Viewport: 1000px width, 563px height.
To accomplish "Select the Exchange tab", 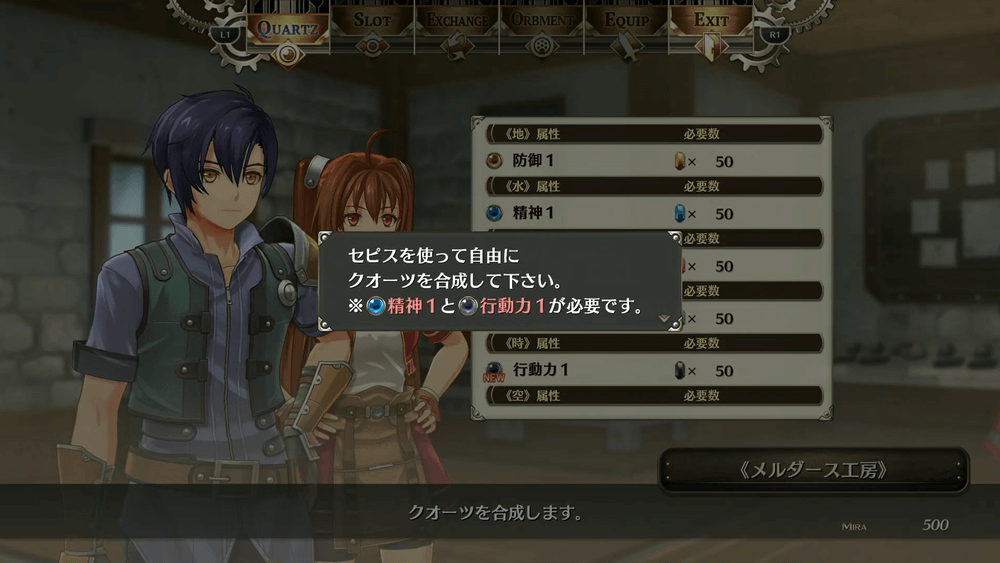I will (x=457, y=20).
